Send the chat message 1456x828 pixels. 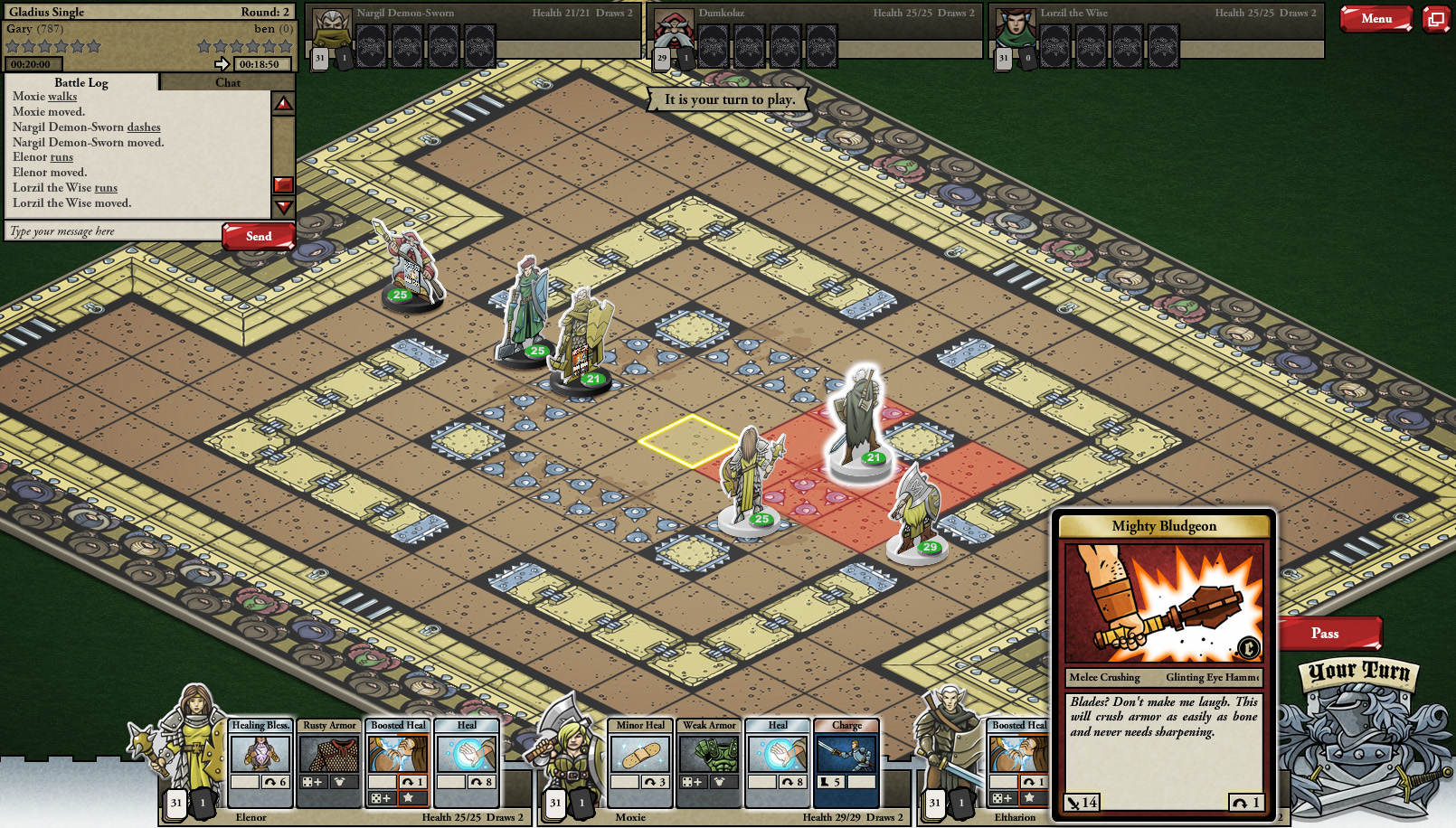tap(259, 237)
